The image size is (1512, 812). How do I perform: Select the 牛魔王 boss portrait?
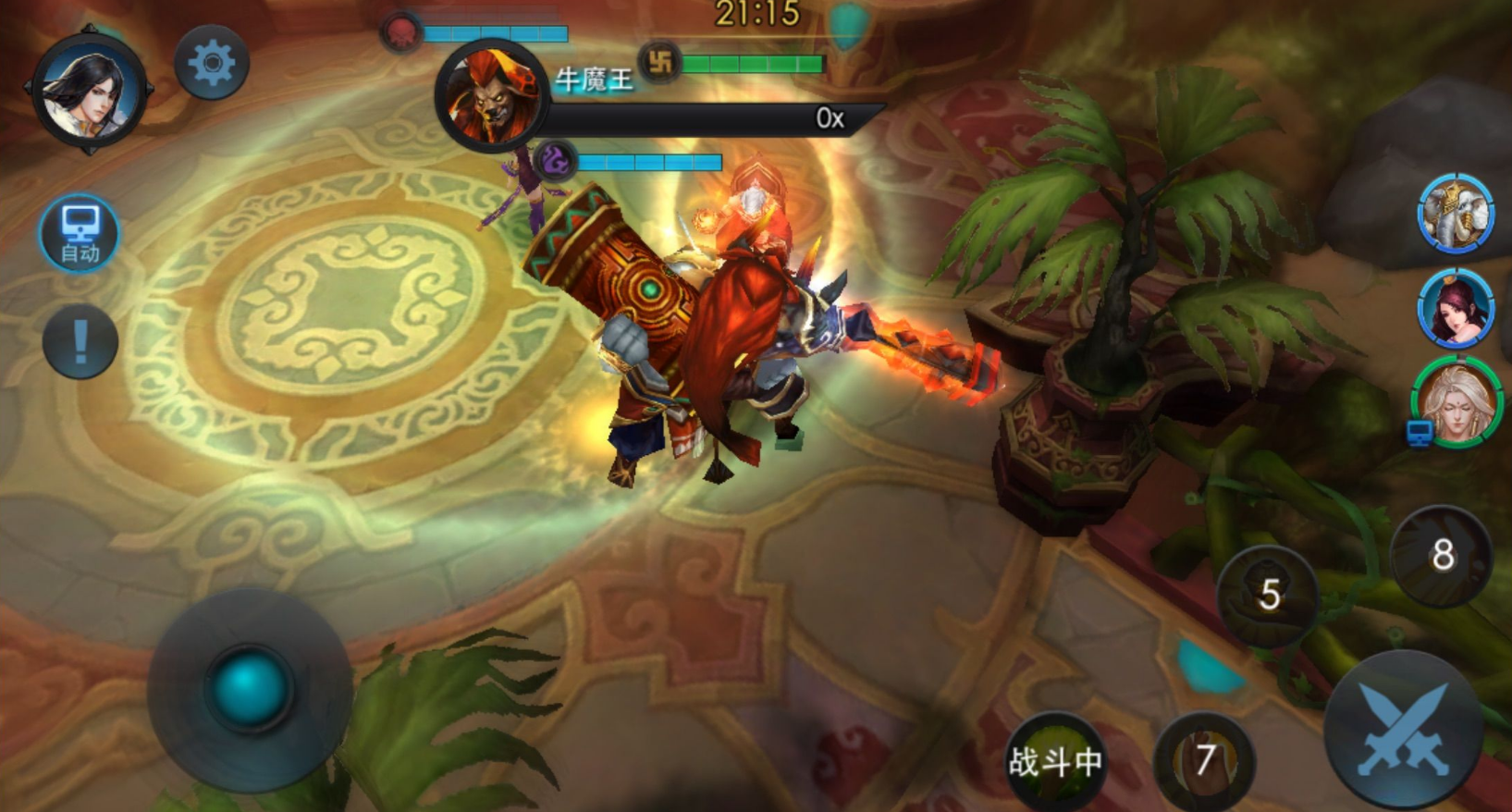click(490, 95)
